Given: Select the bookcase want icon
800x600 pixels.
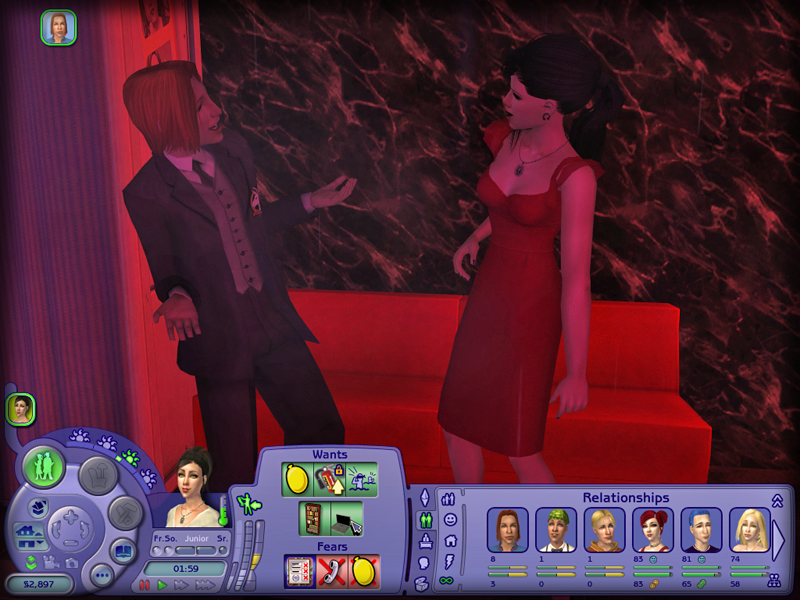Looking at the screenshot, I should point(314,518).
